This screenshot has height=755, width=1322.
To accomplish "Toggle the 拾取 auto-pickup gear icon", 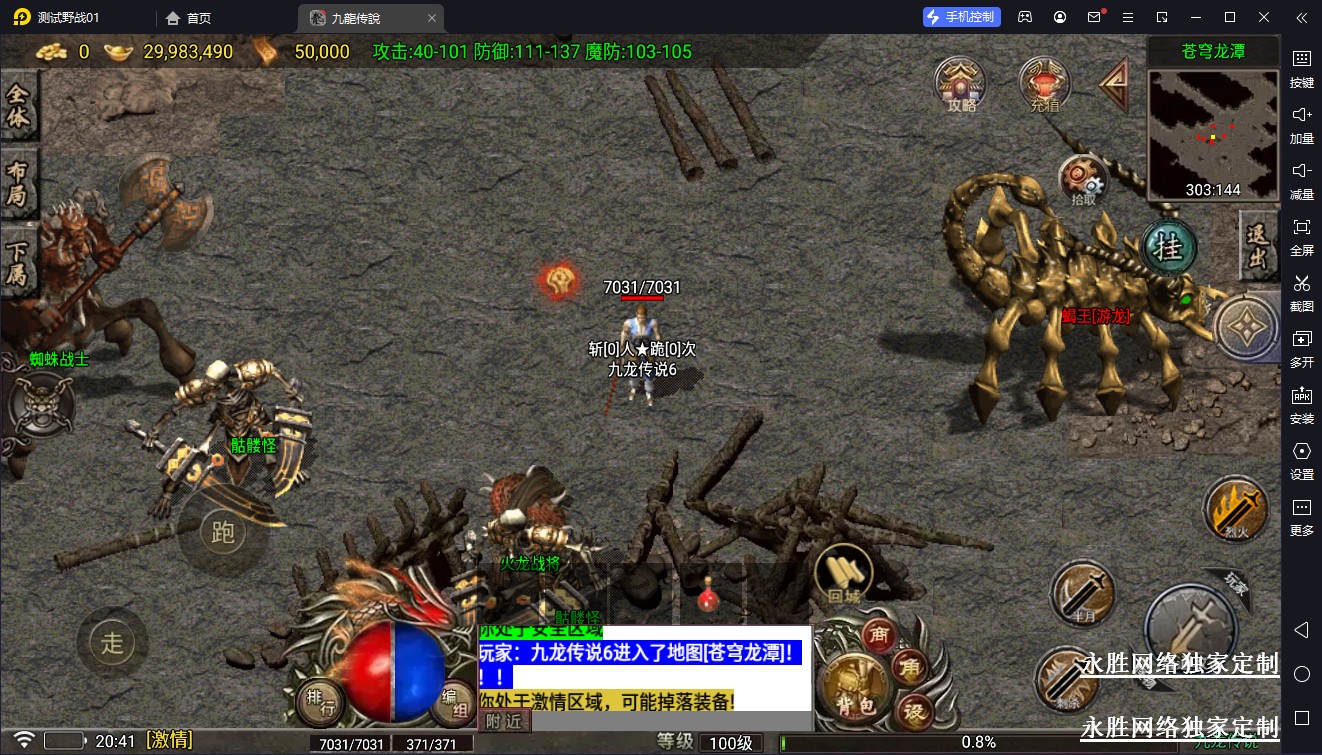I will pos(1083,180).
